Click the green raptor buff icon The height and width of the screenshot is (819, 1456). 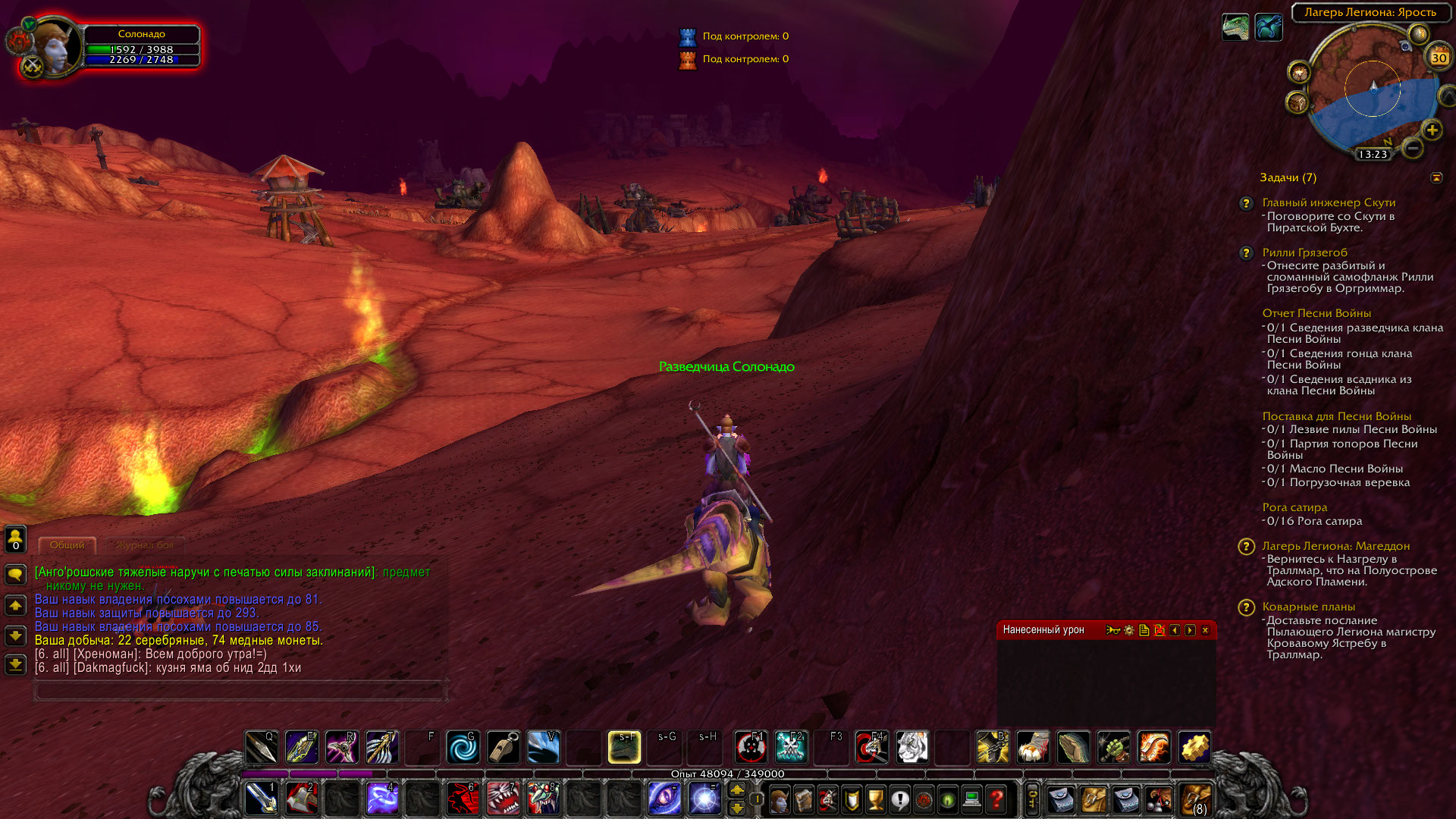point(1235,27)
